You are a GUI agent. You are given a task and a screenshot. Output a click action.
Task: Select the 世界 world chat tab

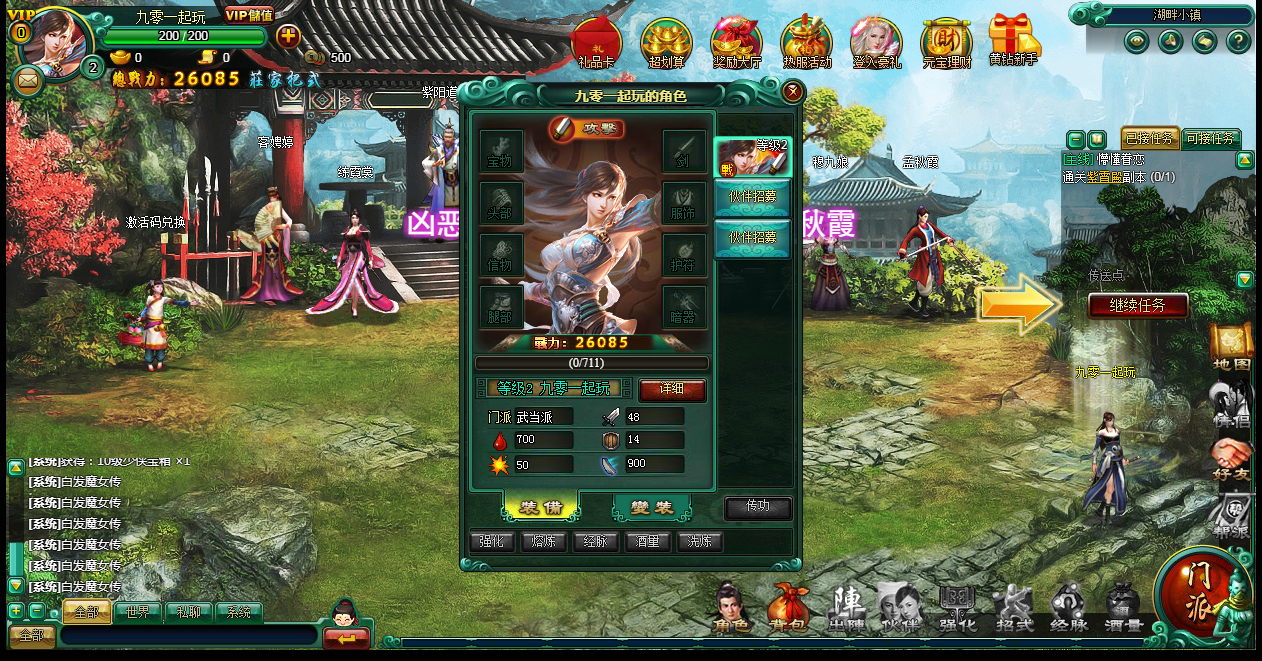(138, 612)
